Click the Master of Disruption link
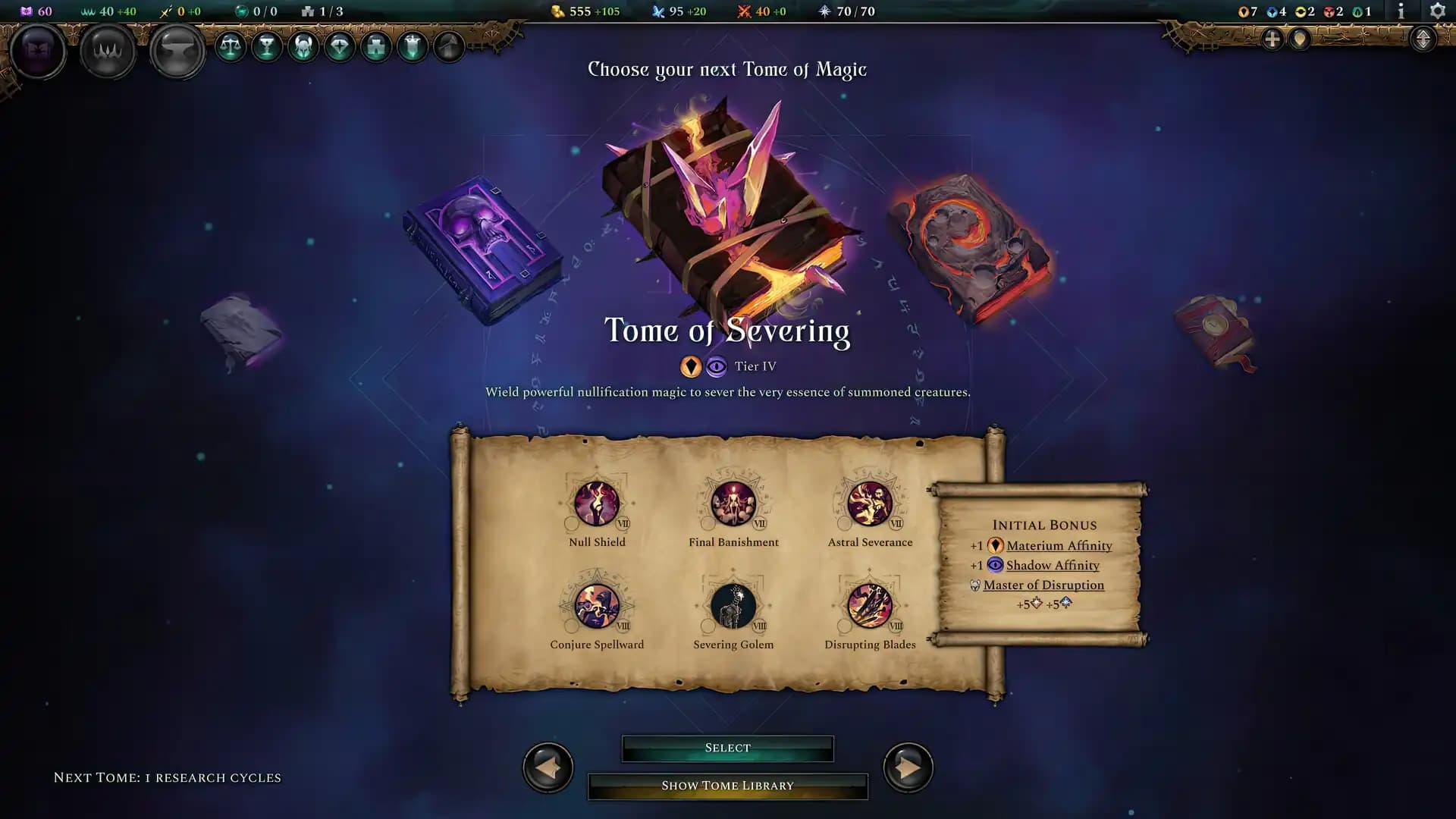Screen dimensions: 1456x819 (x=1043, y=585)
